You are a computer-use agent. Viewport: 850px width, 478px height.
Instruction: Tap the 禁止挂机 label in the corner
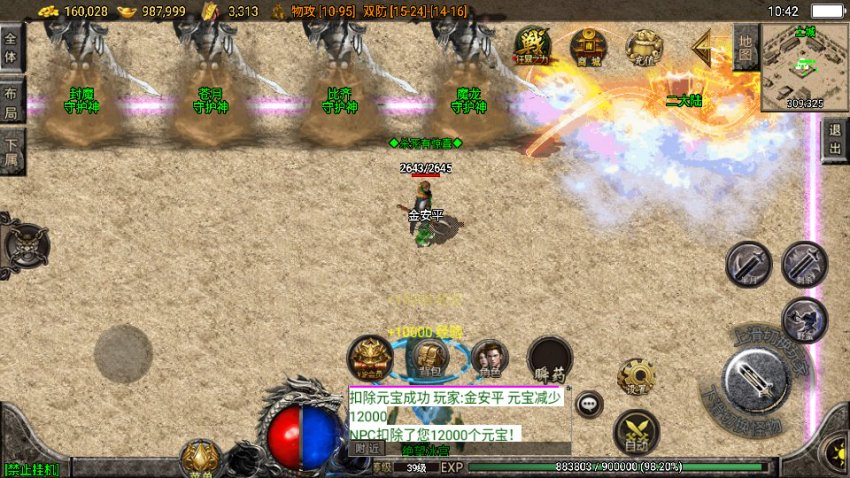(x=32, y=468)
